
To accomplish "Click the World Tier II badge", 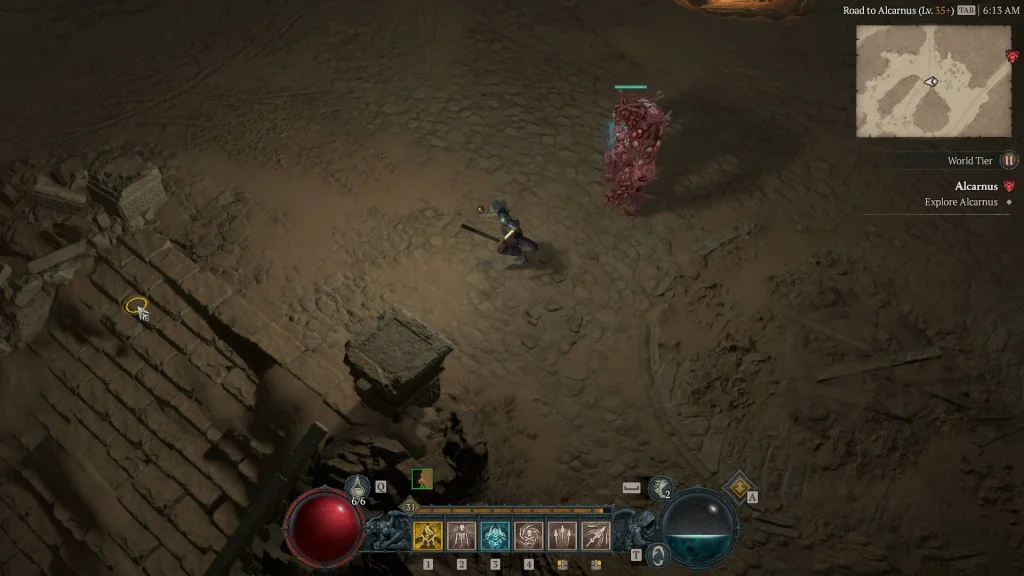I will coord(1009,160).
